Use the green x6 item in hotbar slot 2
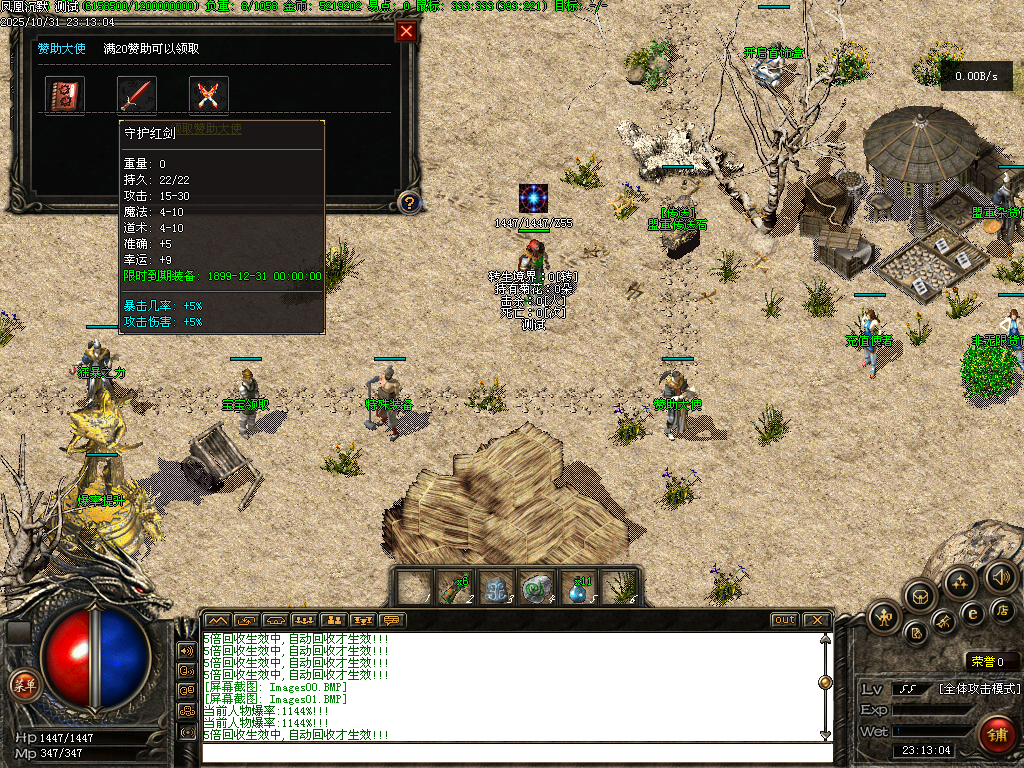This screenshot has height=768, width=1024. click(457, 587)
